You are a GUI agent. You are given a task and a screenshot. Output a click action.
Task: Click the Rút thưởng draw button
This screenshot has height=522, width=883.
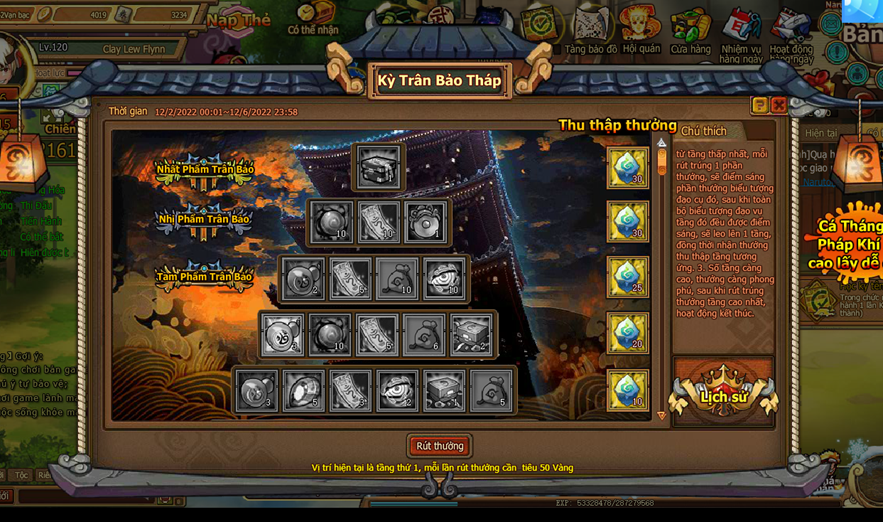coord(440,446)
